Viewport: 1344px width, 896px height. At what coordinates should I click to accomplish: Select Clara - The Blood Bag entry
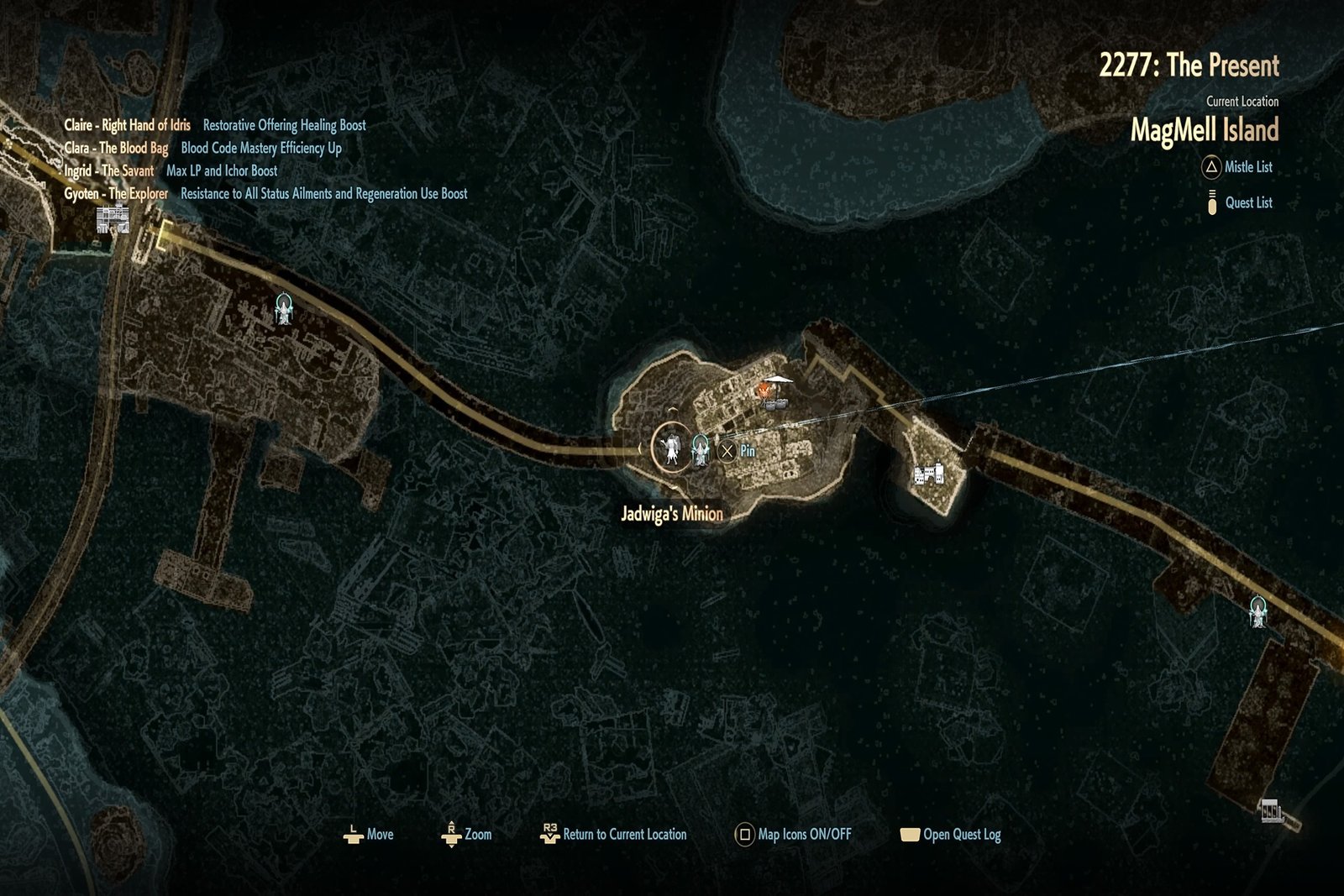pyautogui.click(x=117, y=148)
